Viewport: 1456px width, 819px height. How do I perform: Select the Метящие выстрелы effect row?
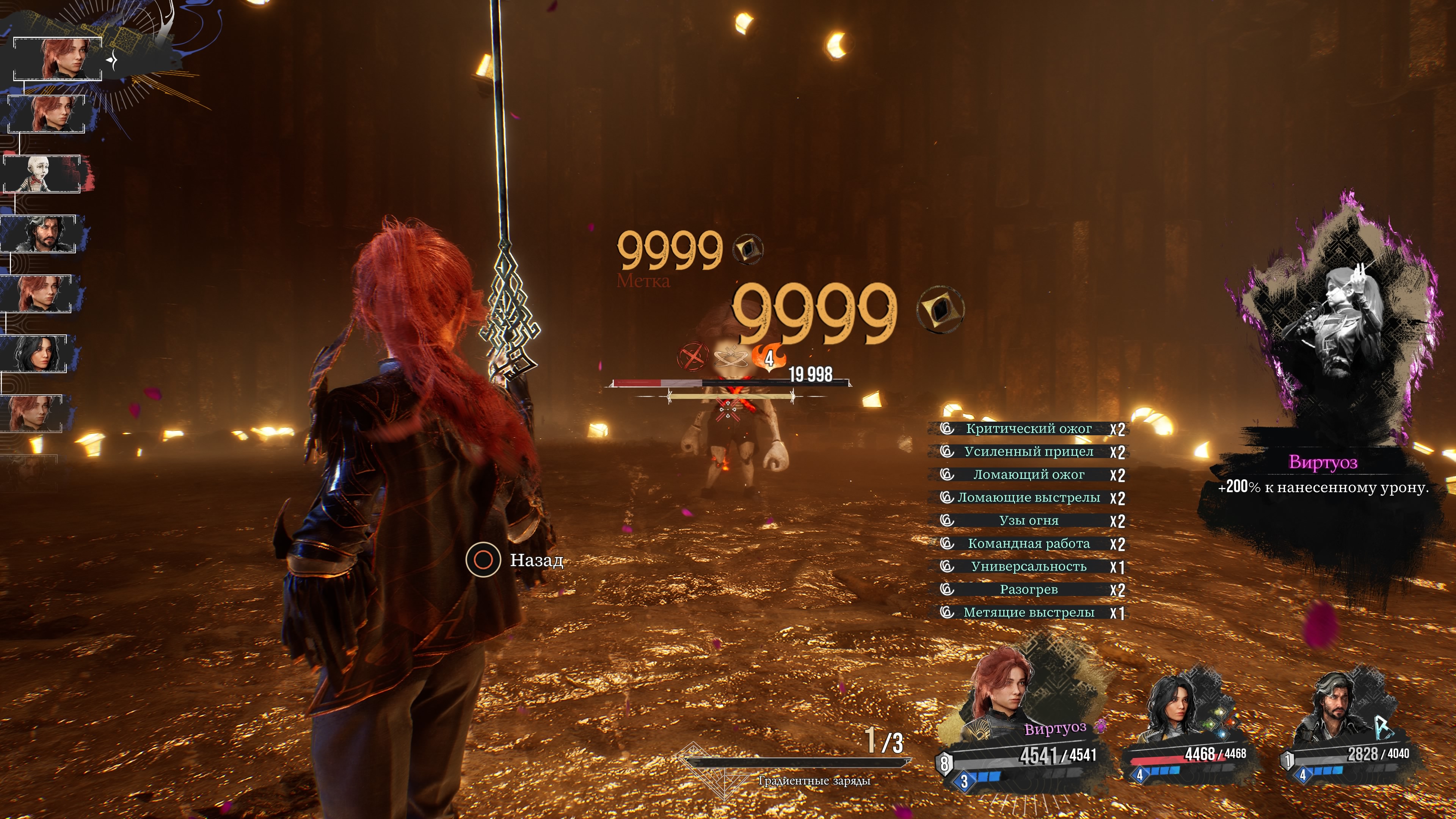(x=1028, y=613)
